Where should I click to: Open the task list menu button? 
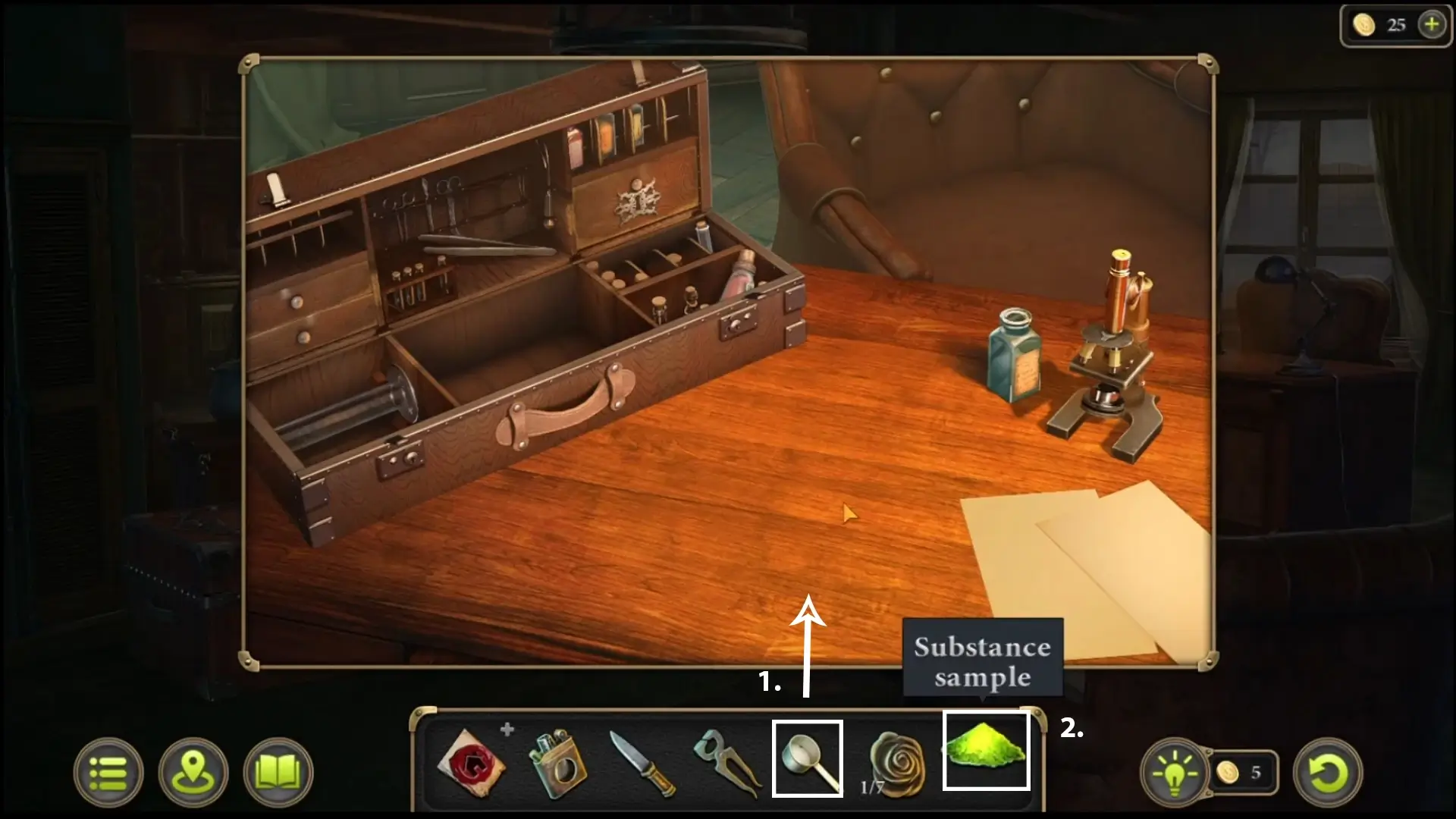pos(108,773)
